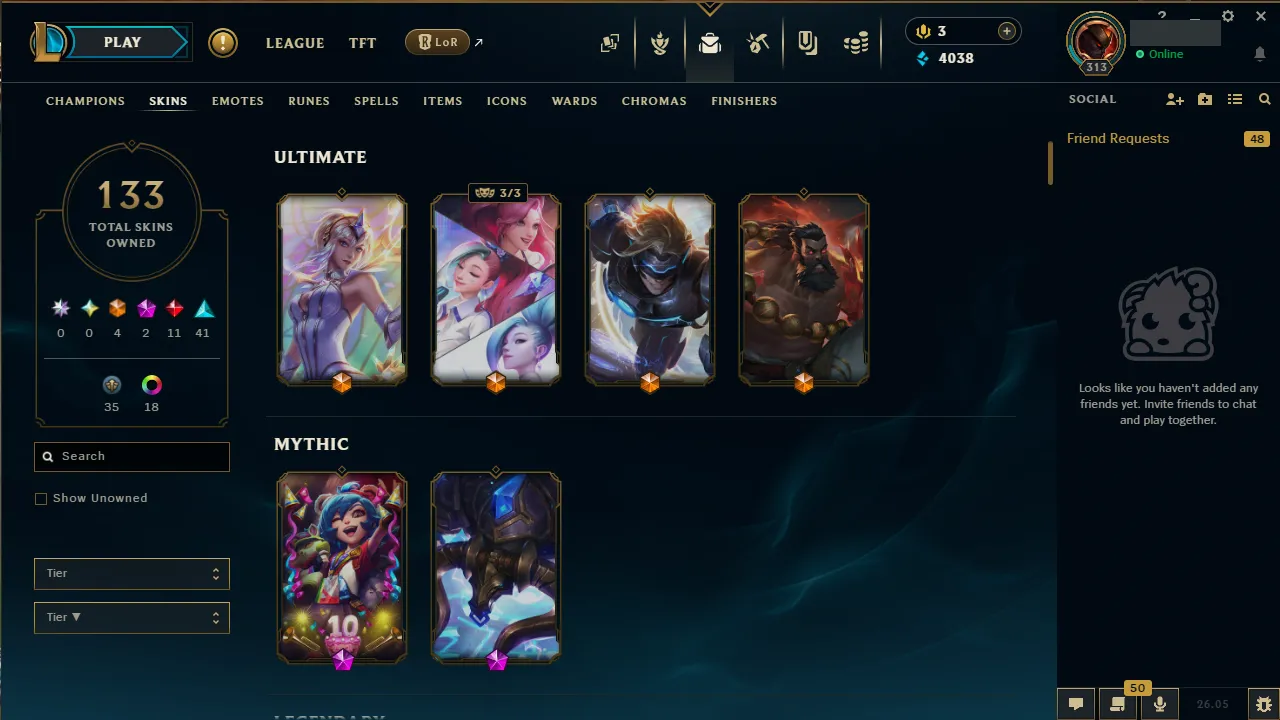Open the first Tier filter dropdown
The height and width of the screenshot is (720, 1280).
[131, 573]
